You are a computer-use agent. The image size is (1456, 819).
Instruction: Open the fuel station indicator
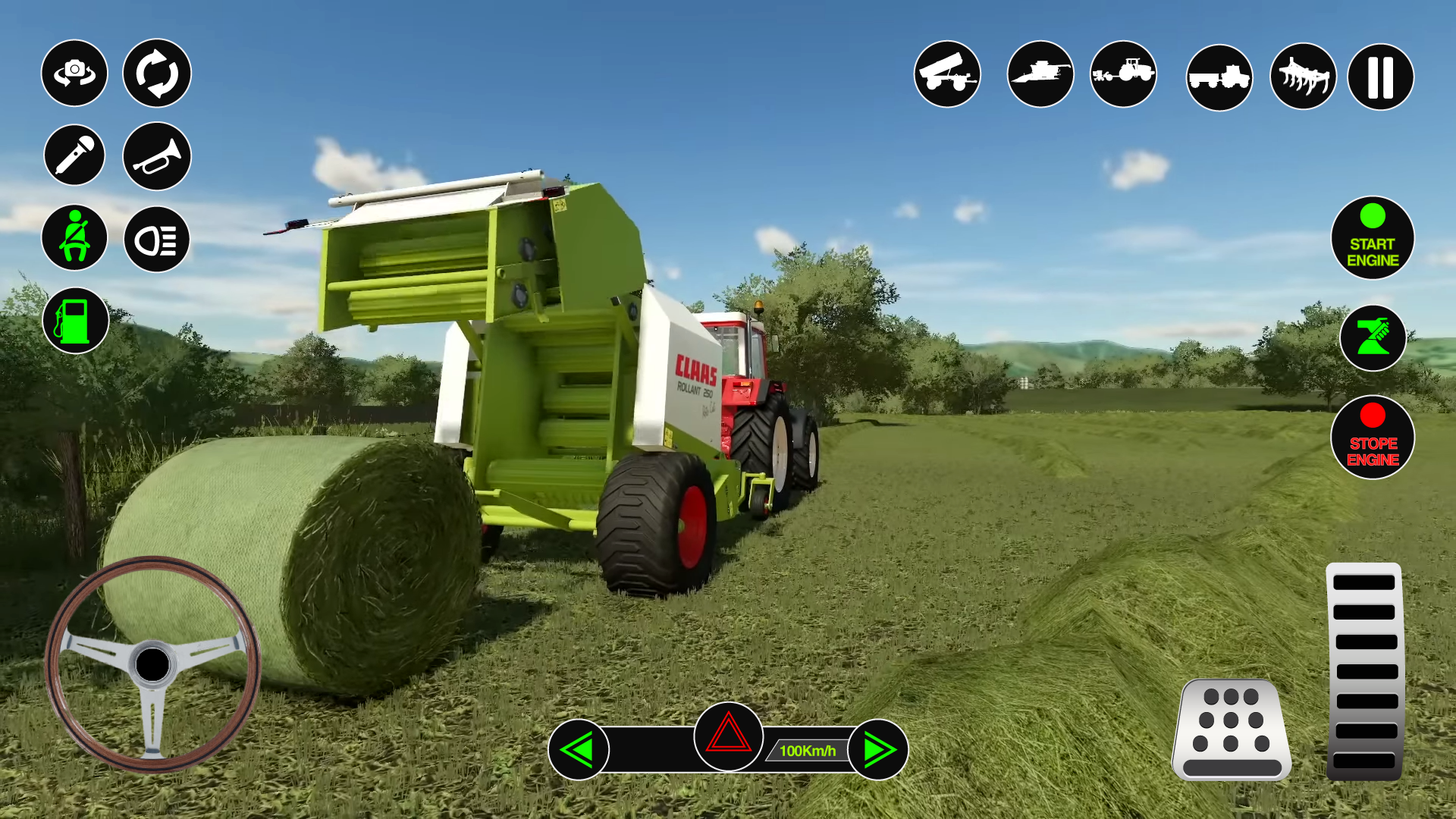click(74, 319)
